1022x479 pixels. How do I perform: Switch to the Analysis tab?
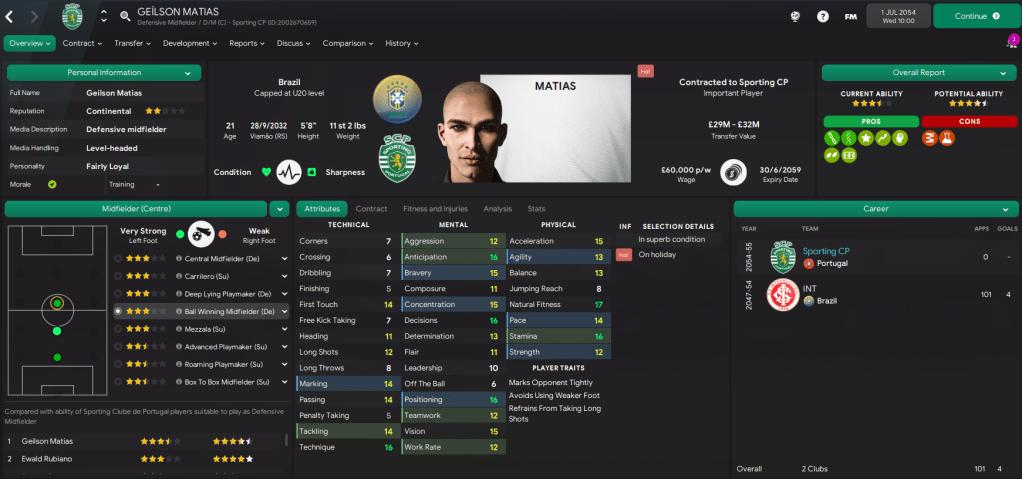tap(497, 209)
